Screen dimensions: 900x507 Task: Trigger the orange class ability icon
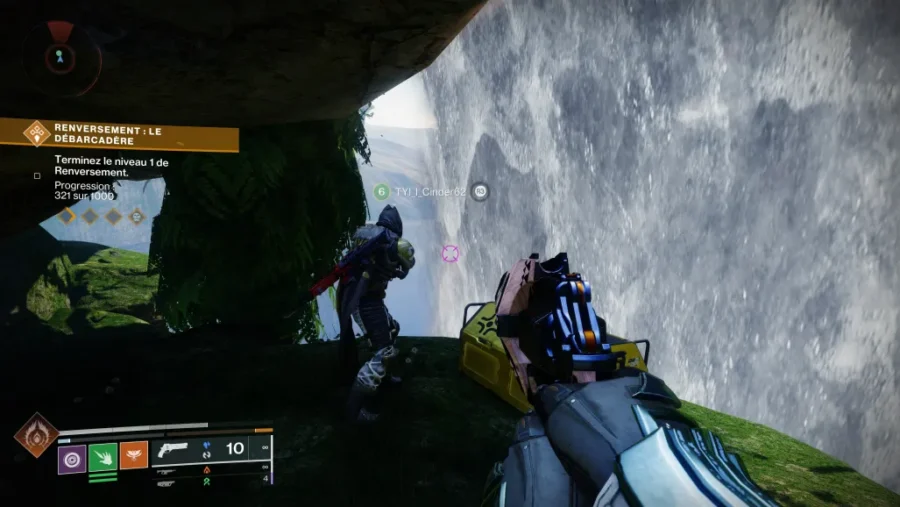(134, 456)
